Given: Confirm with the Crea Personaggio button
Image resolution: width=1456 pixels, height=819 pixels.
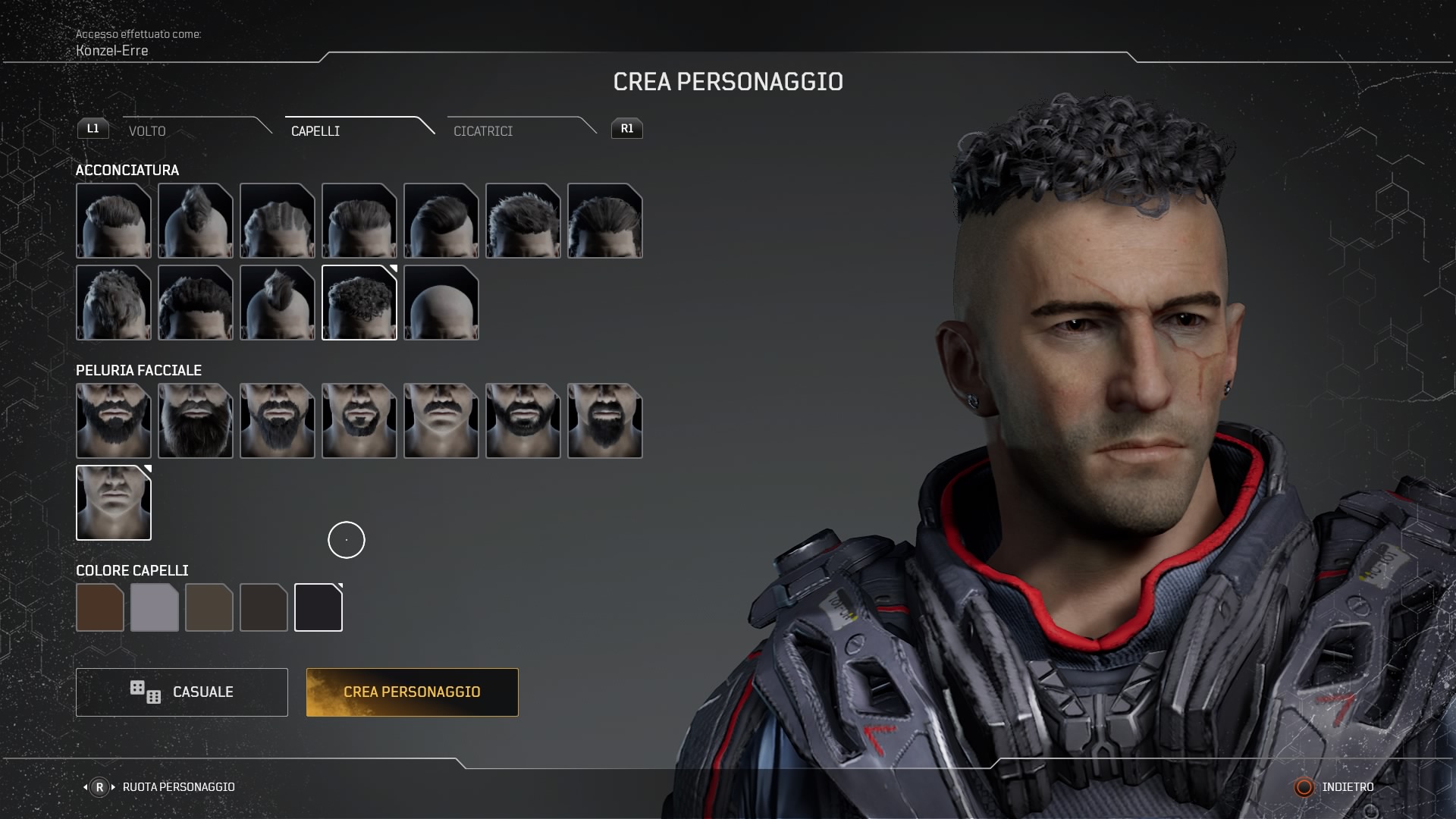Looking at the screenshot, I should click(412, 692).
